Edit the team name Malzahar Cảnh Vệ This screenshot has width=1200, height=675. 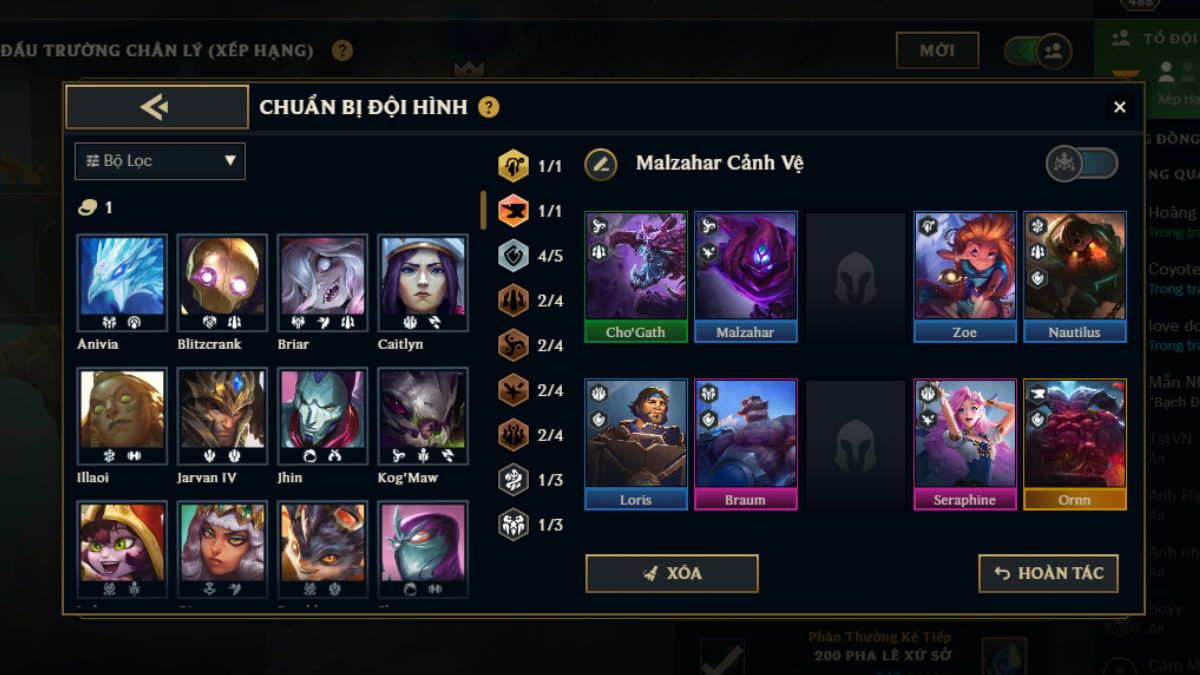(x=601, y=163)
